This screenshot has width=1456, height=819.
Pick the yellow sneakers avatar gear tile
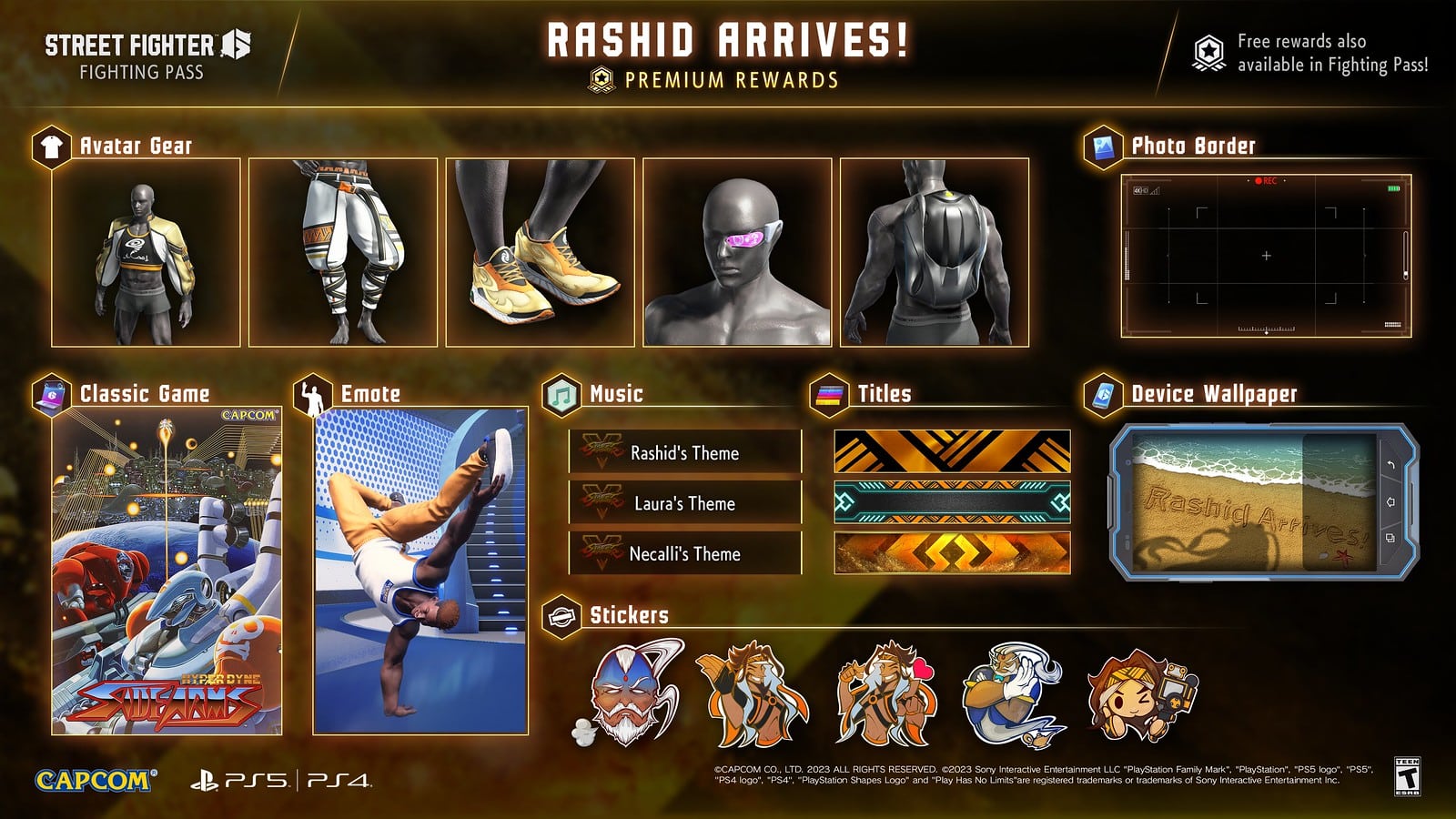[x=541, y=252]
